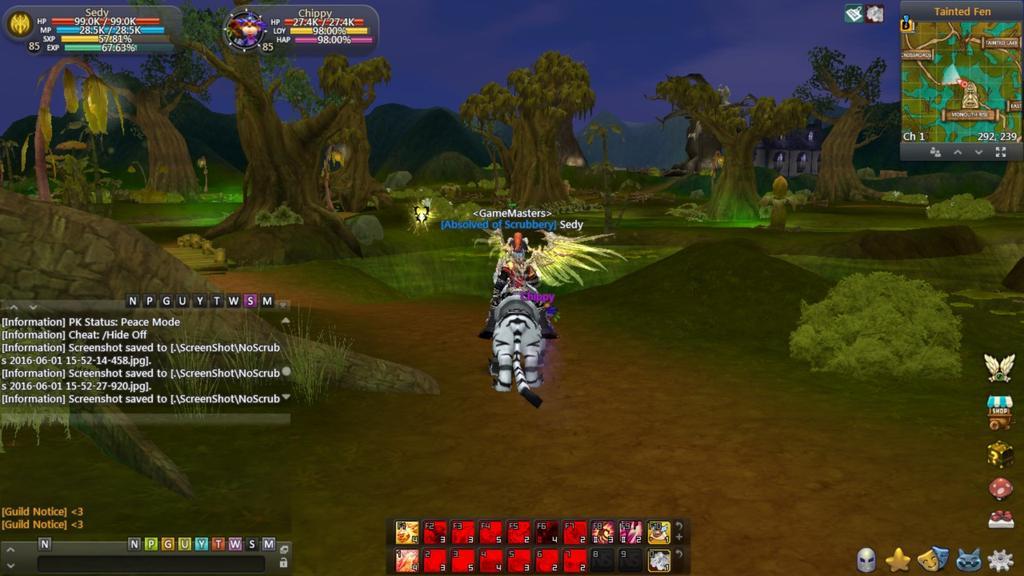
Task: Click the chat text input field
Action: (x=150, y=564)
